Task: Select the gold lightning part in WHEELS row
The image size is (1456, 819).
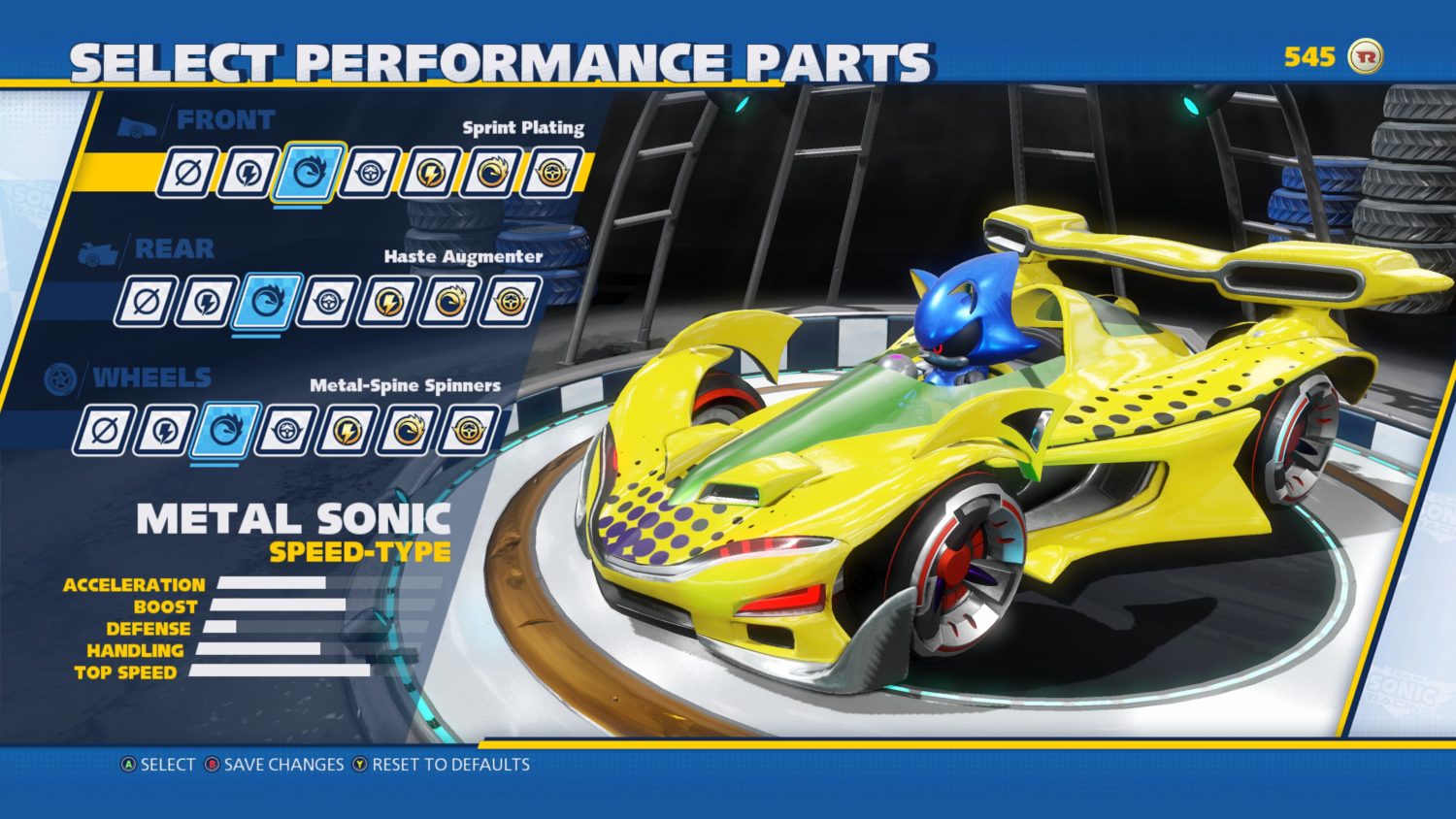Action: point(349,427)
